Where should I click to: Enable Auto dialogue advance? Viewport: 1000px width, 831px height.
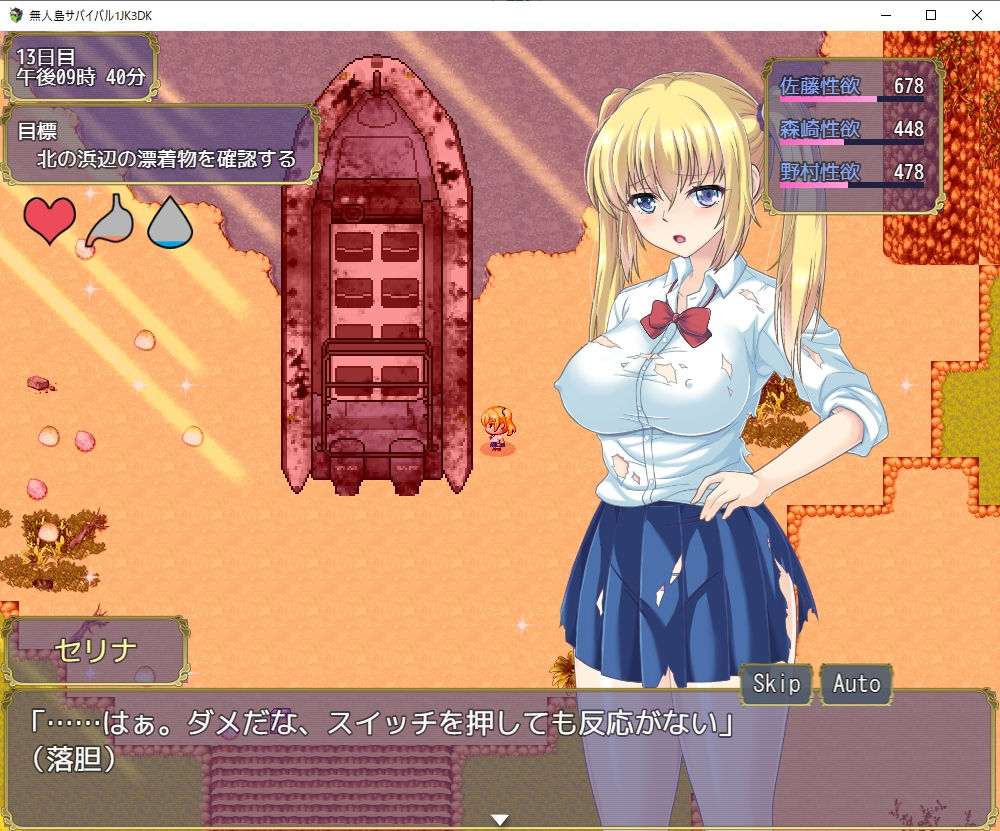(x=856, y=684)
